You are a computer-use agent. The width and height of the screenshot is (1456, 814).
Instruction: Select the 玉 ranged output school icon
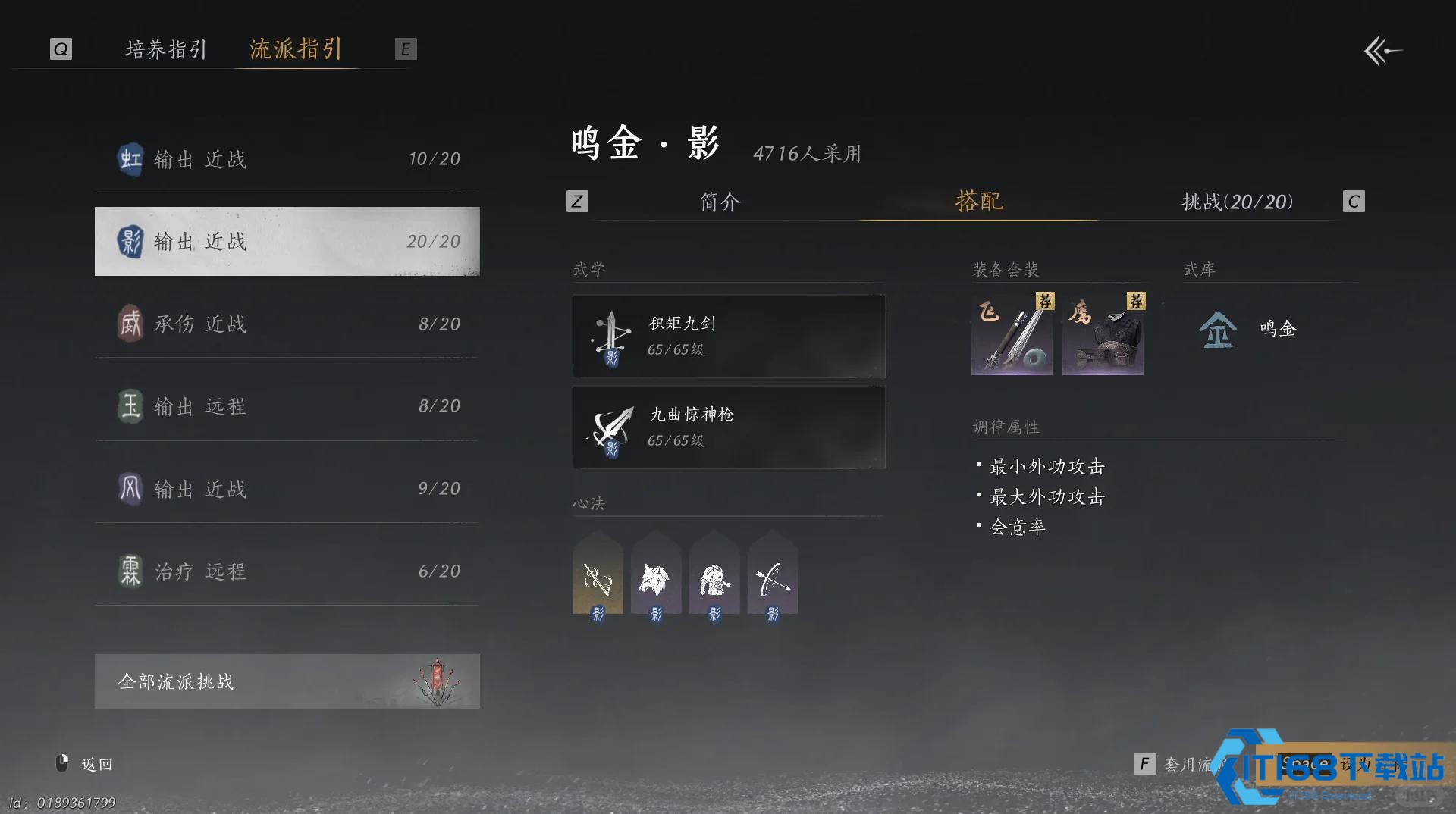(x=130, y=406)
